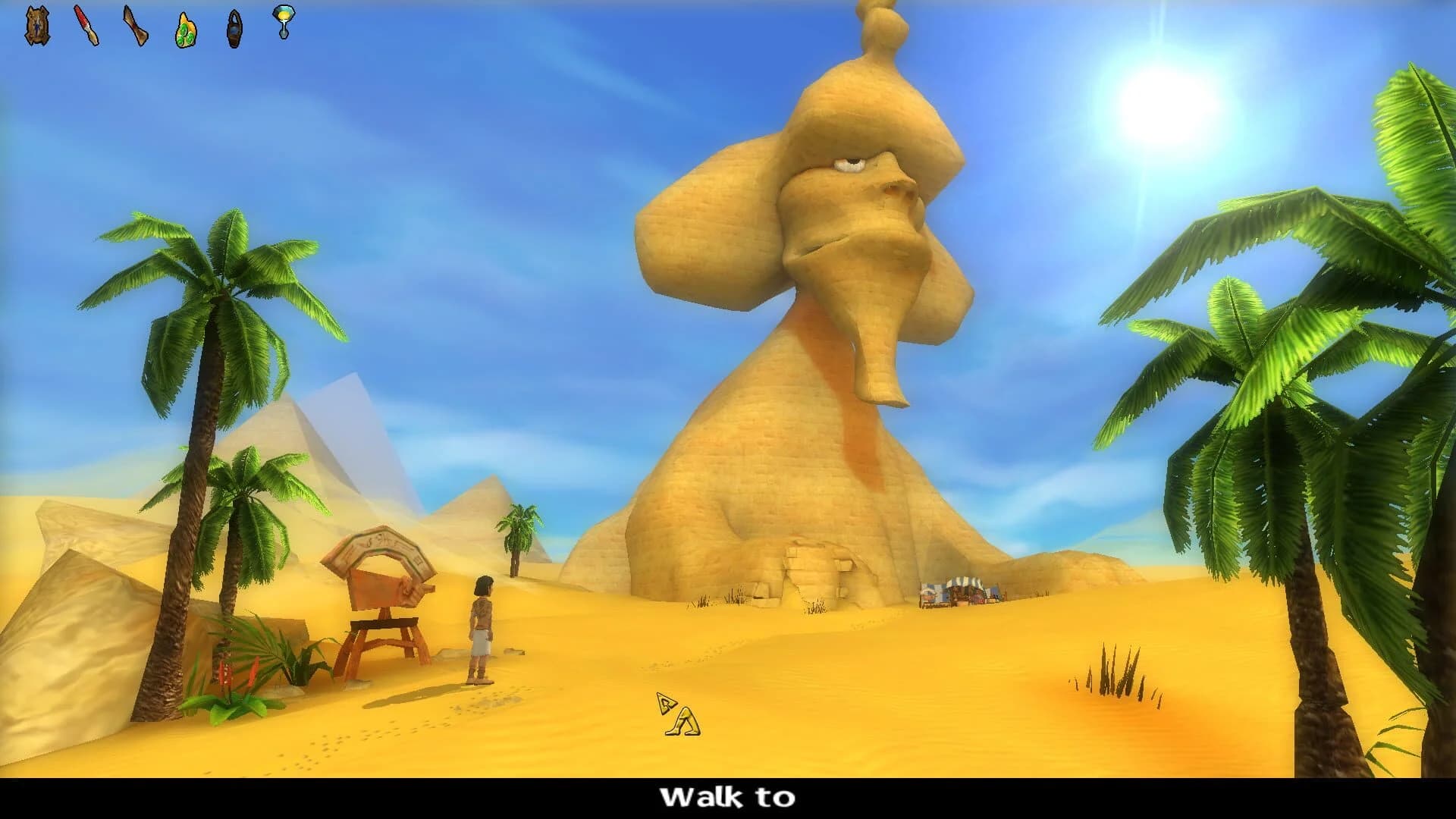1456x819 pixels.
Task: Click the 'Walk to' action label
Action: (727, 797)
